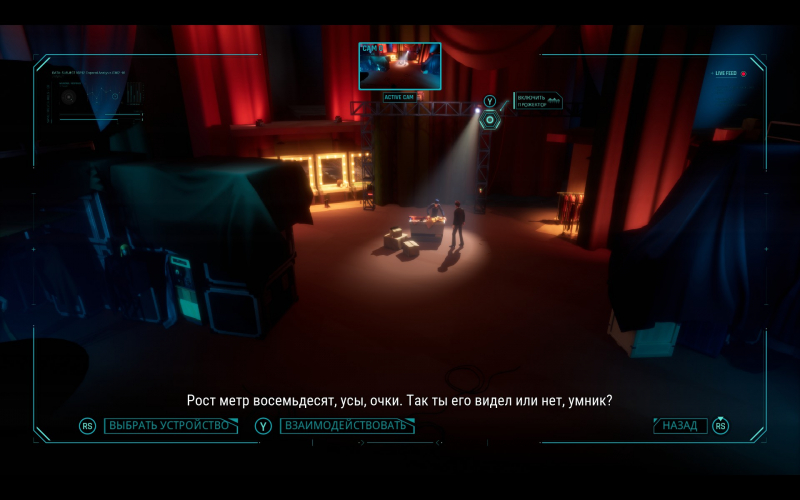
Task: Choose the 'Взаимодействовать' button
Action: click(x=346, y=426)
